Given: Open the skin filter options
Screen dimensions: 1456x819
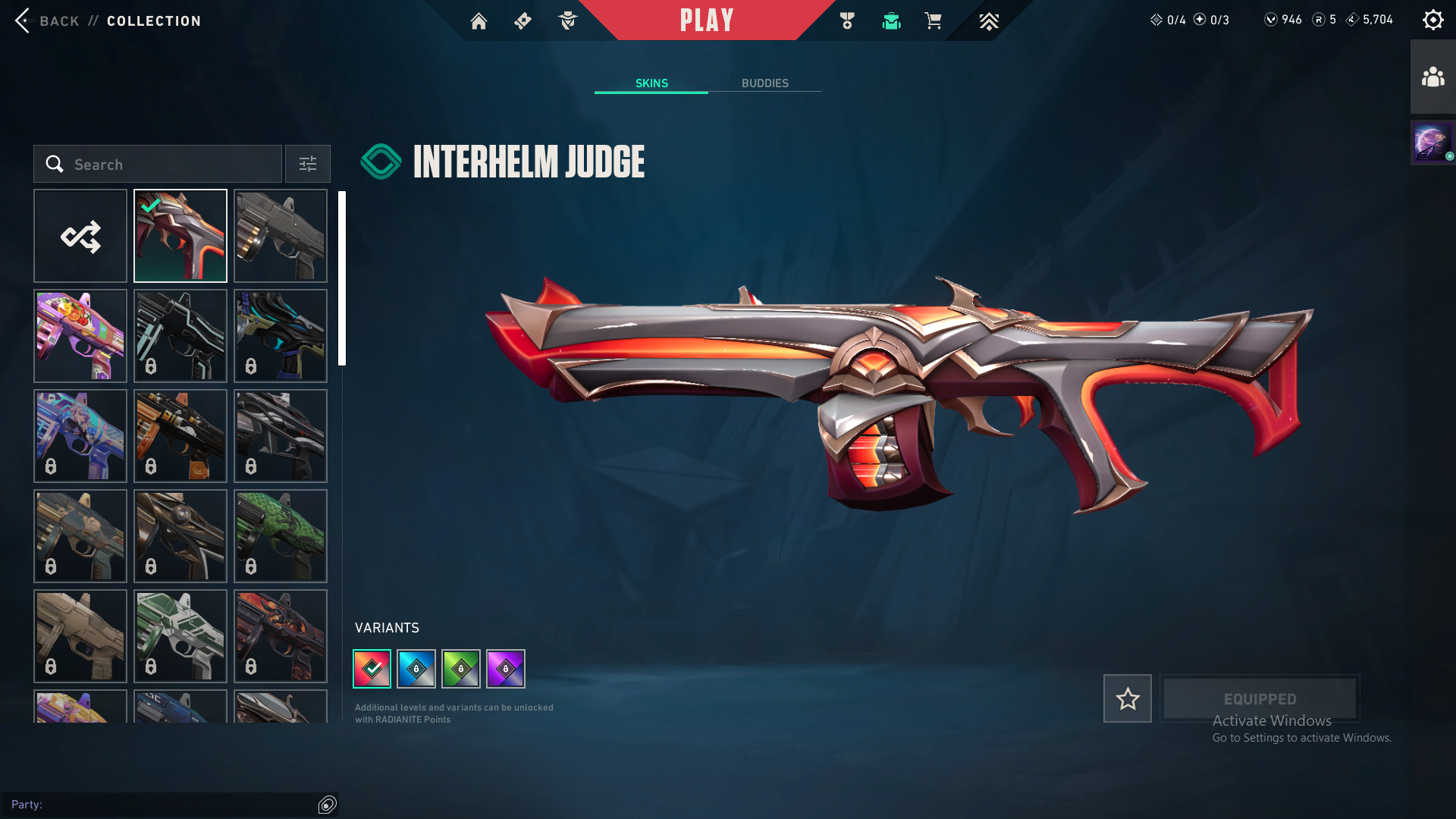Looking at the screenshot, I should 307,164.
